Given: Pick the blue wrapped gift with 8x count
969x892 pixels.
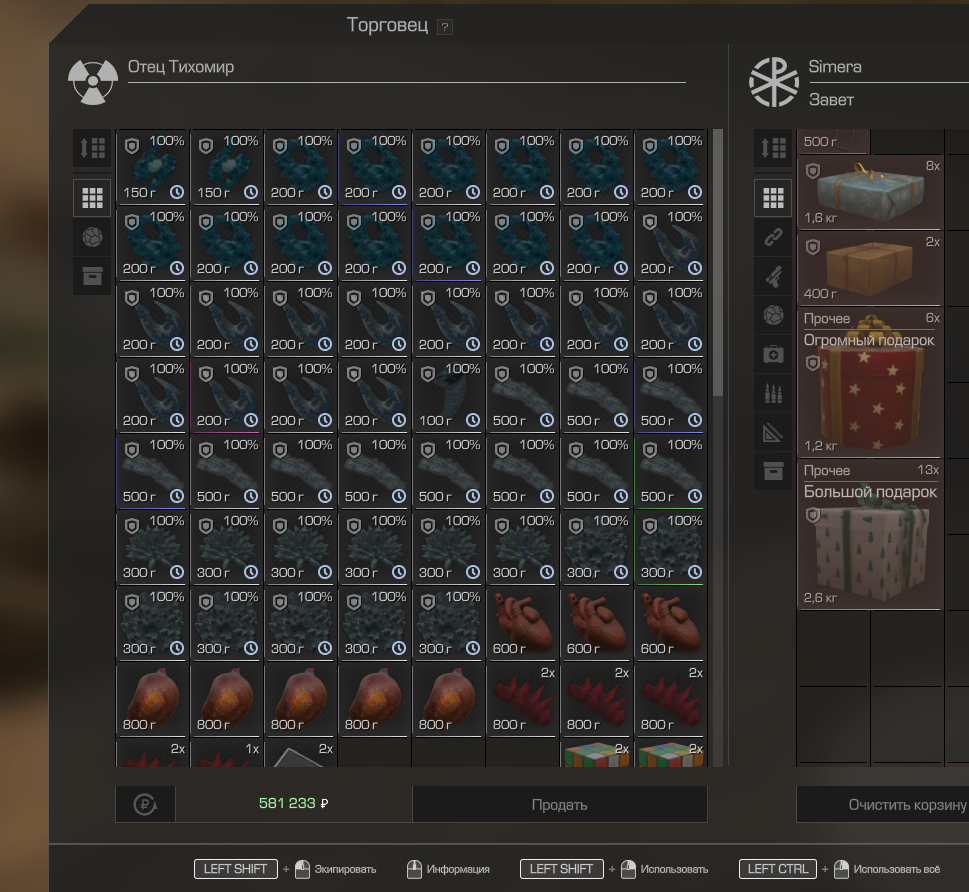Looking at the screenshot, I should (x=869, y=191).
